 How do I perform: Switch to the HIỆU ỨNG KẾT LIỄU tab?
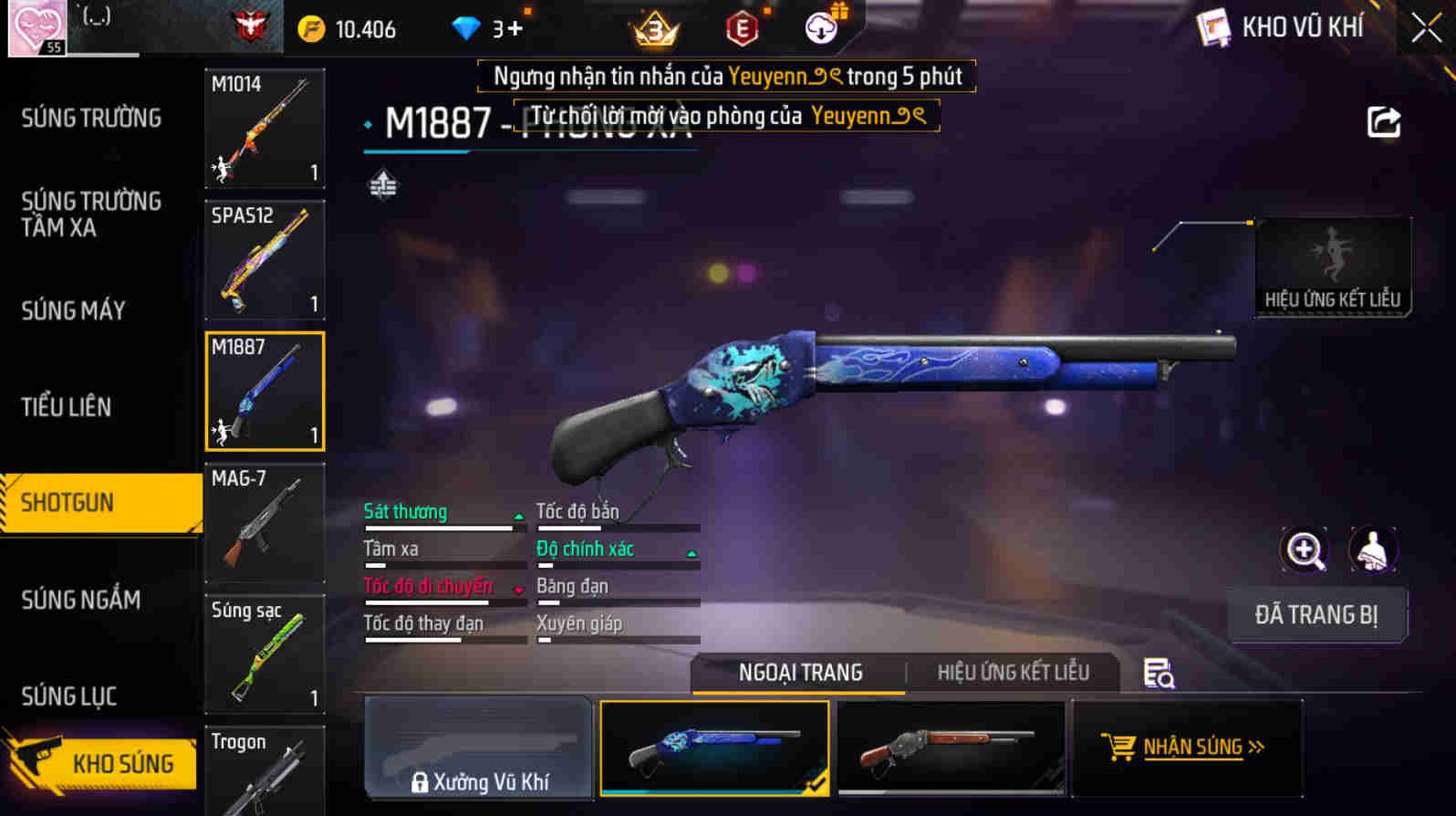[1014, 673]
